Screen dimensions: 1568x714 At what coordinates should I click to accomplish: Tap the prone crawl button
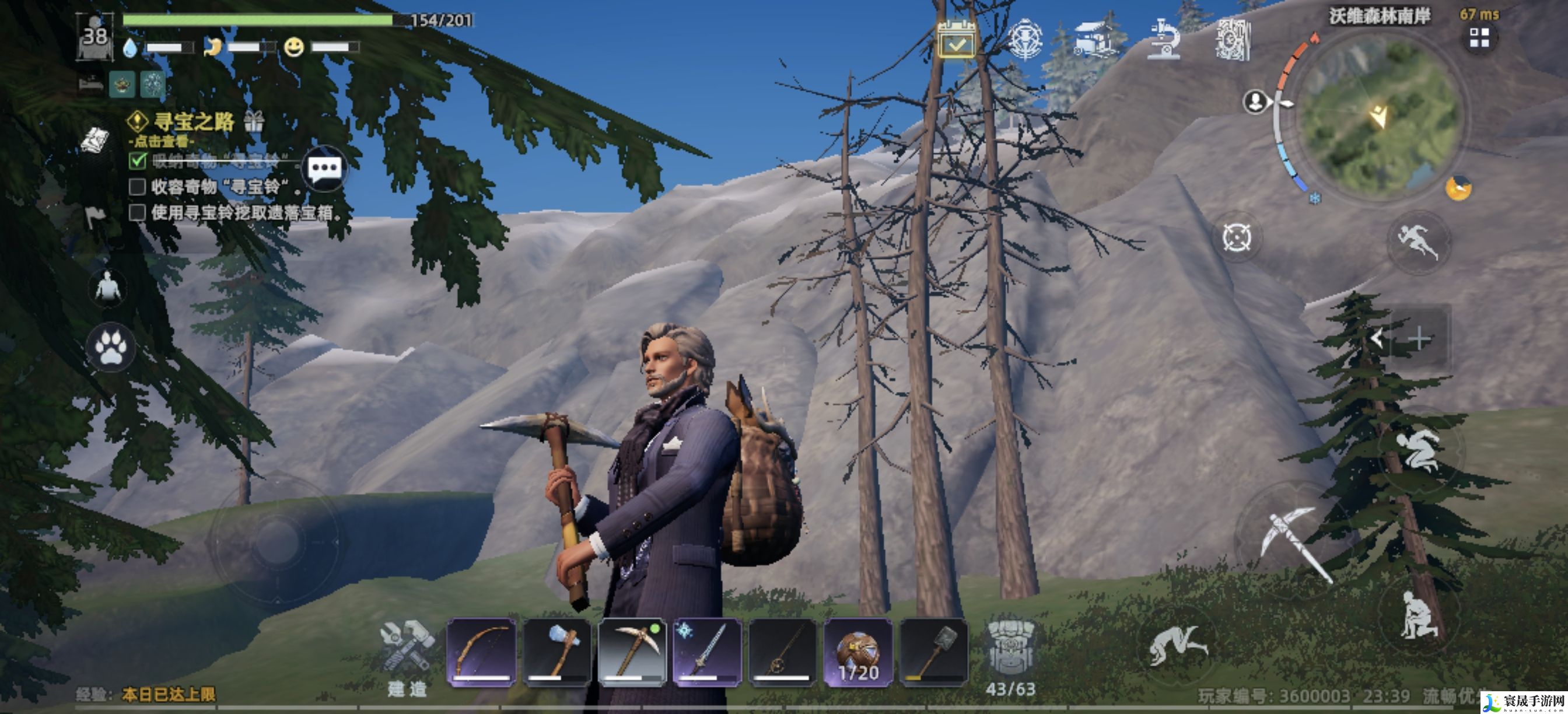point(1176,645)
